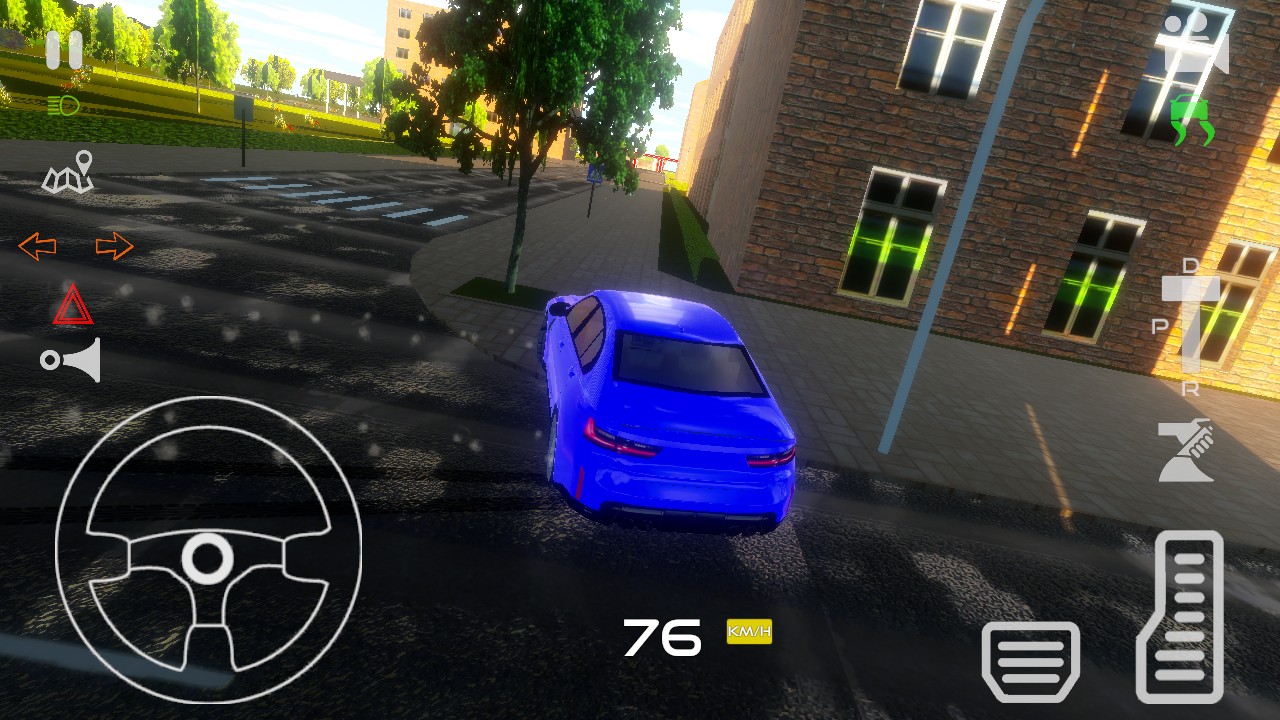1280x720 pixels.
Task: Pause the game with the pause button
Action: (64, 51)
